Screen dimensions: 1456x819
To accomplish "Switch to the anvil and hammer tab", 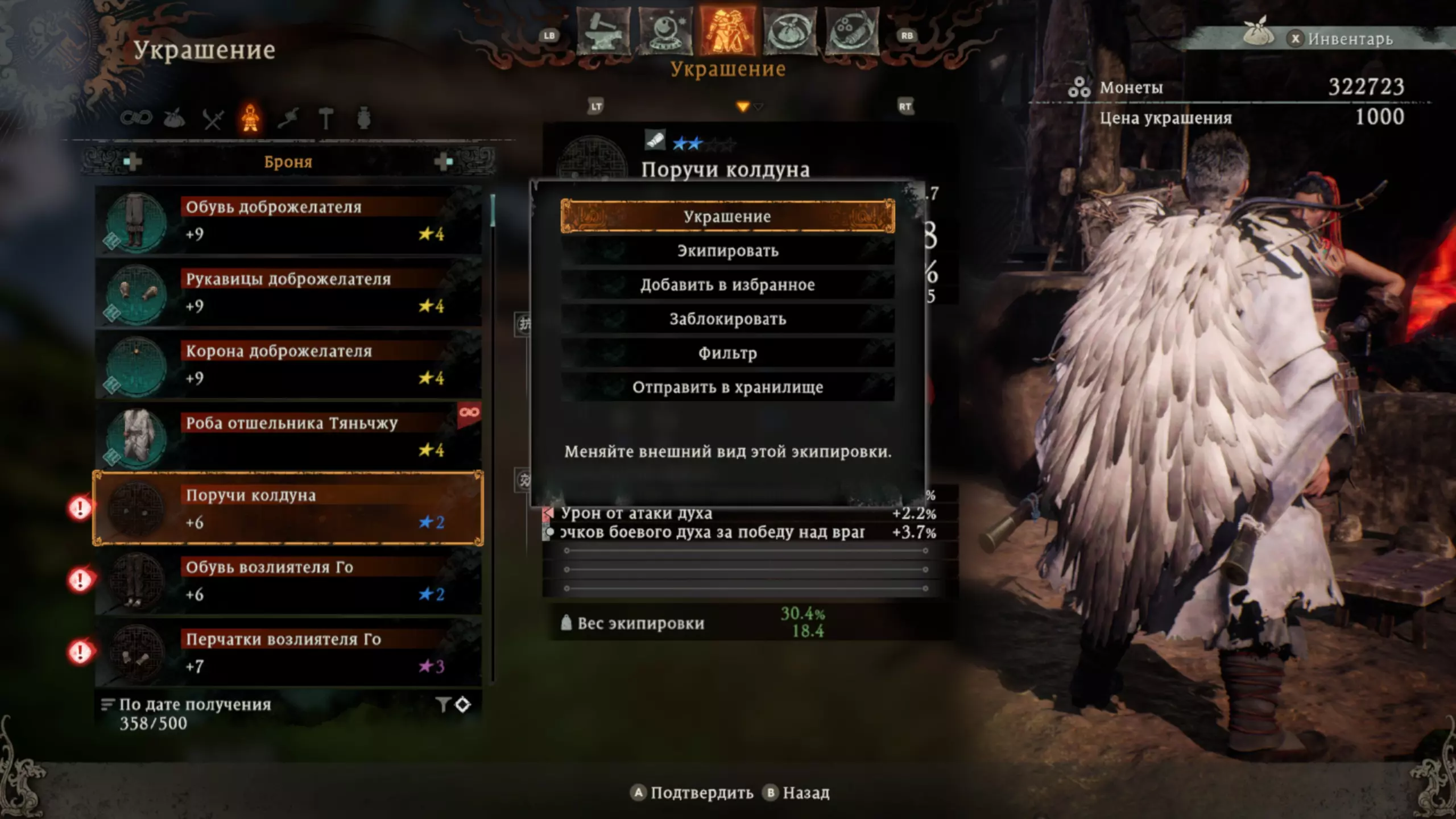I will (x=603, y=32).
